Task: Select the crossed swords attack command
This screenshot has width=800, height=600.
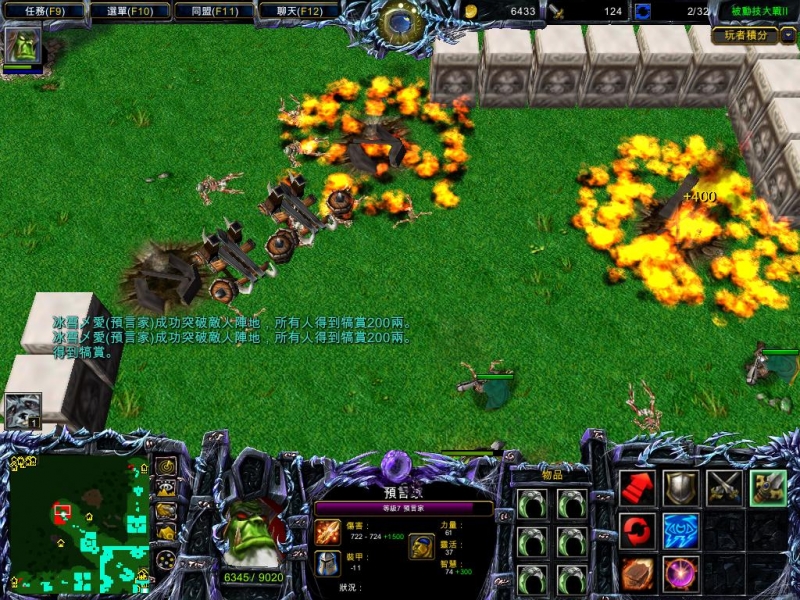Action: tap(724, 487)
